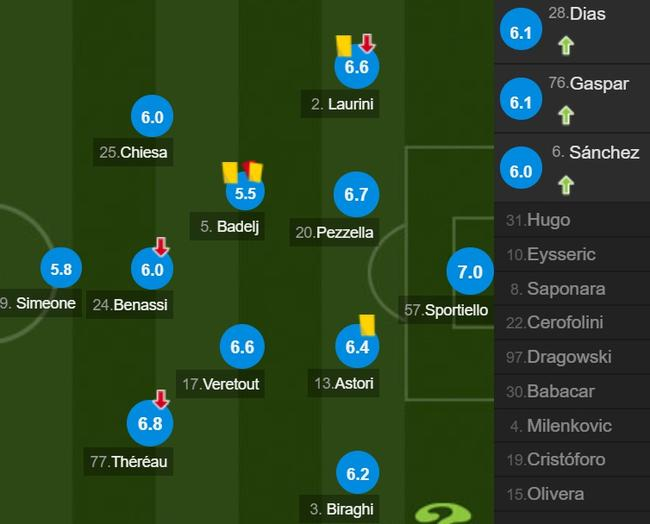Select Benassi's rating badge
The image size is (650, 524).
(x=152, y=270)
